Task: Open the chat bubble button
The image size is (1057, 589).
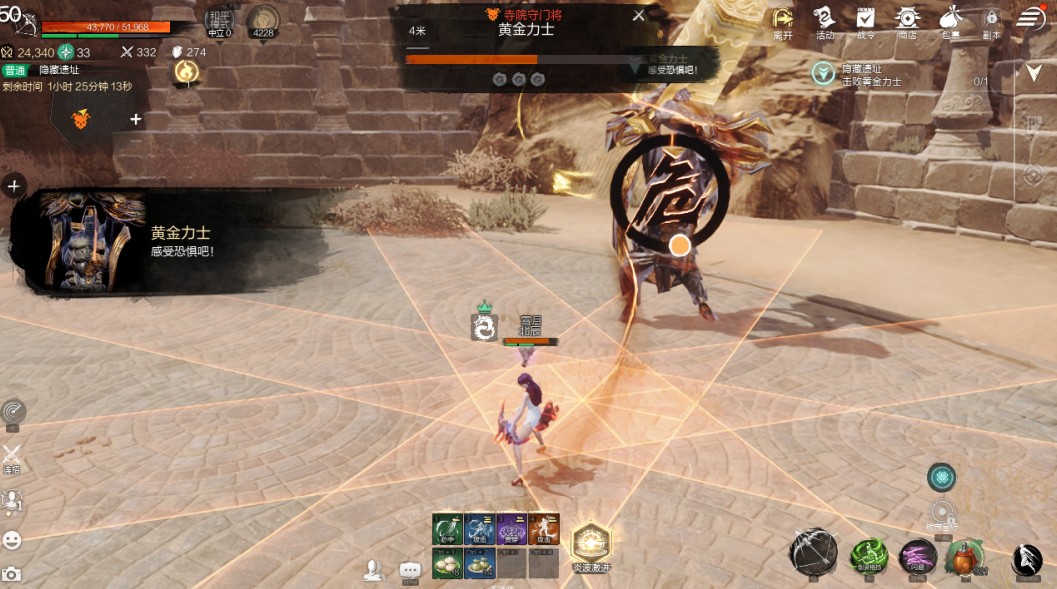Action: click(410, 570)
